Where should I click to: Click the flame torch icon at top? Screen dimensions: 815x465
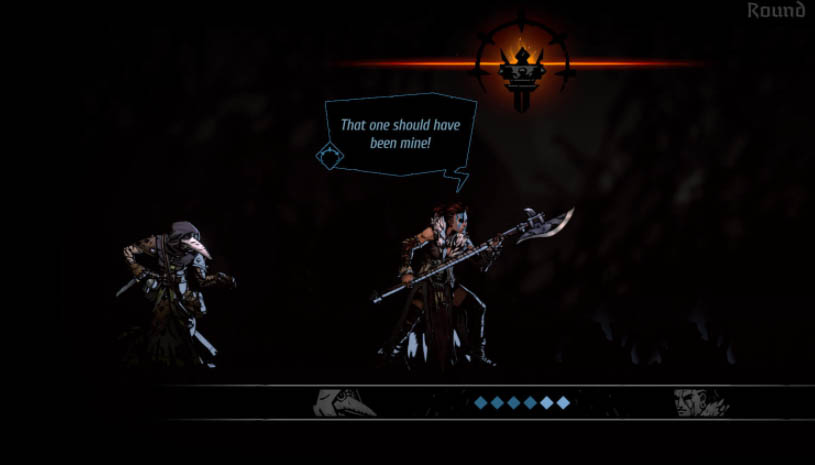click(x=522, y=65)
